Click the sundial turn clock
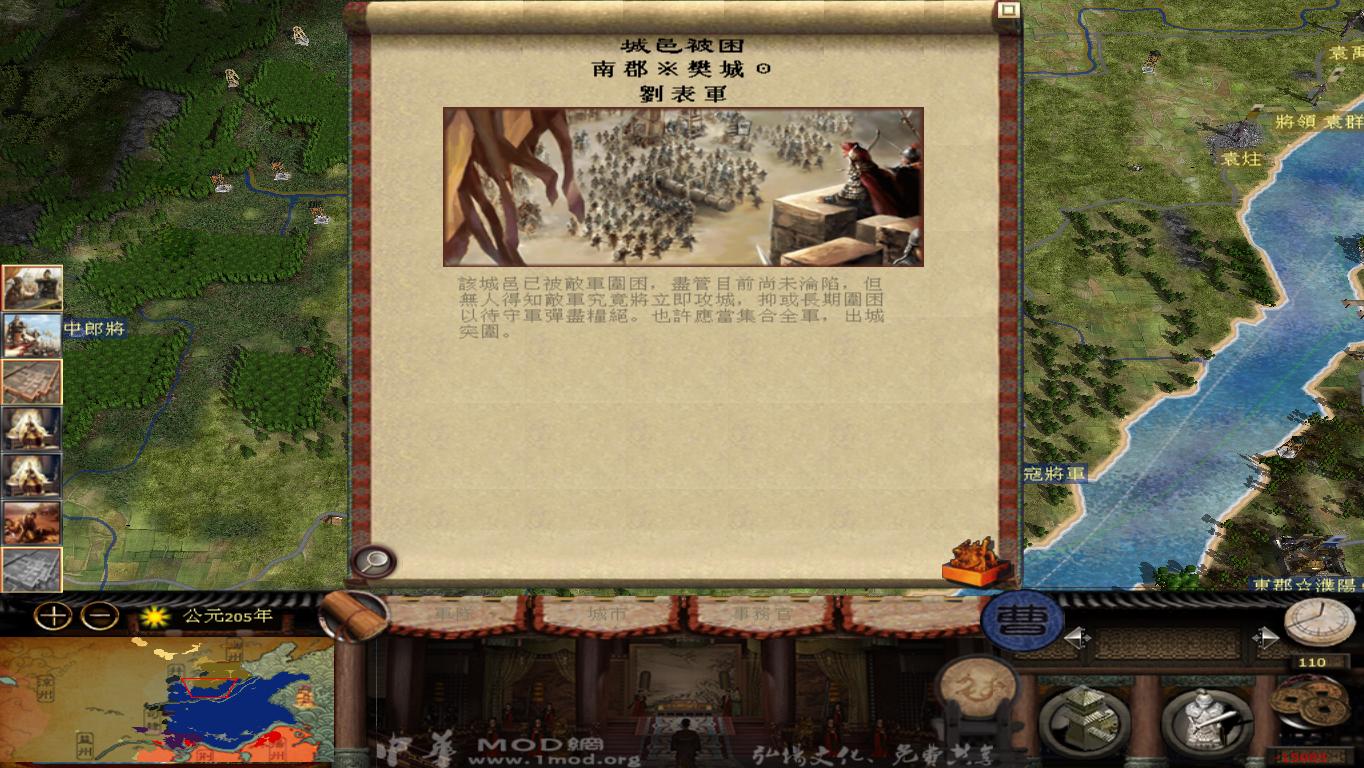The image size is (1364, 768). click(x=1322, y=622)
